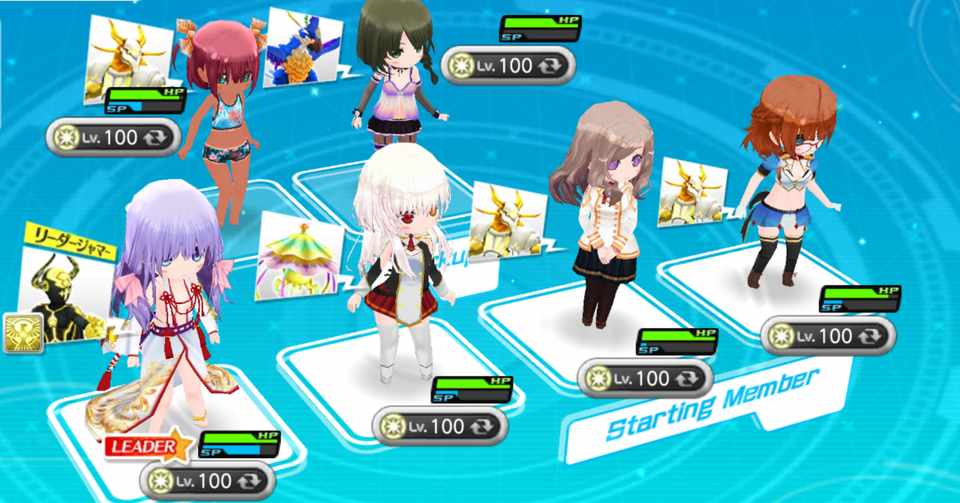
Task: Click the Lv. 100 button beside dark-haired girl
Action: (x=508, y=65)
